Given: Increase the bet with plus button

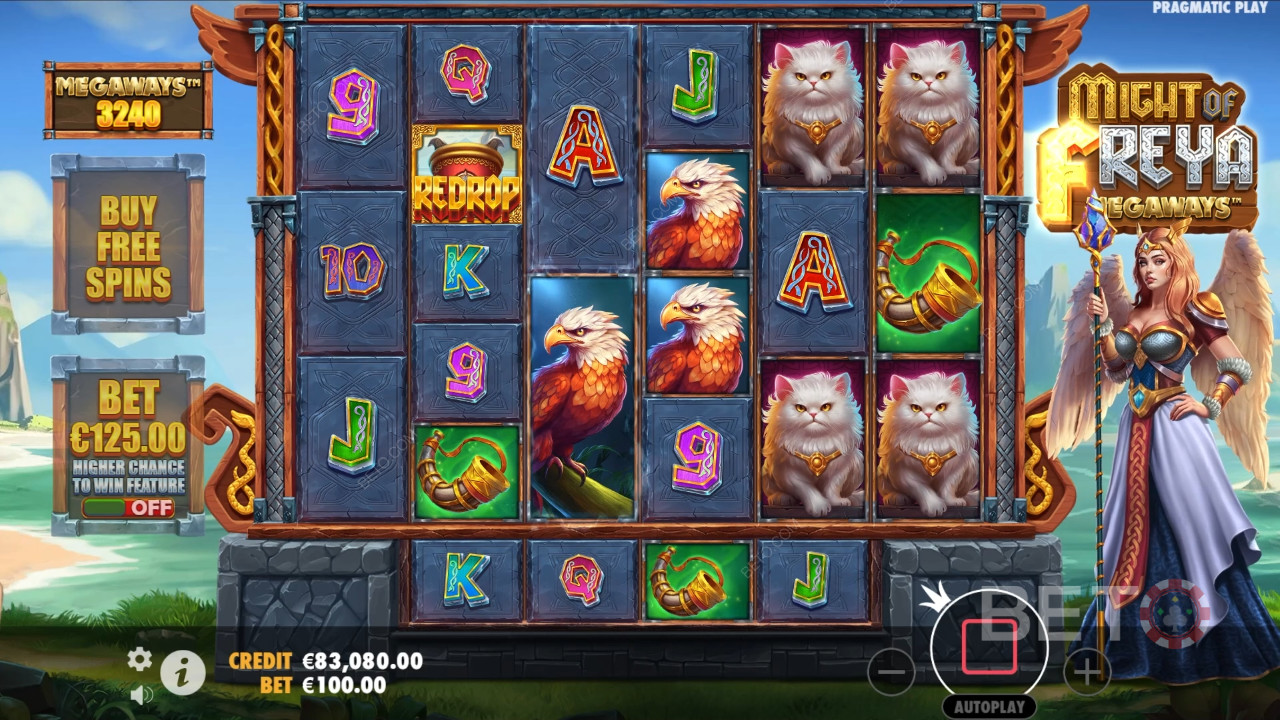Looking at the screenshot, I should (1087, 671).
